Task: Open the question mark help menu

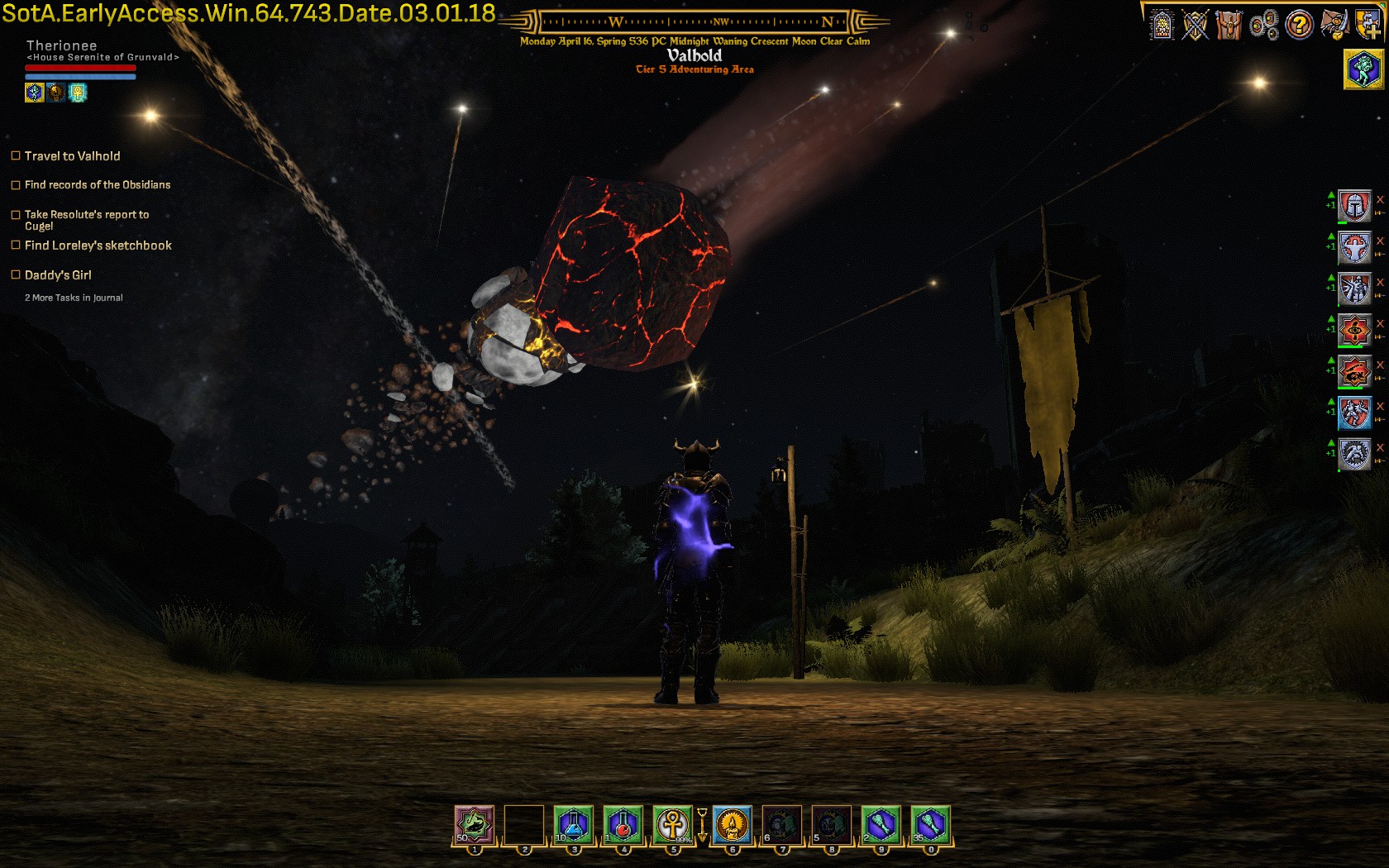Action: tap(1299, 26)
